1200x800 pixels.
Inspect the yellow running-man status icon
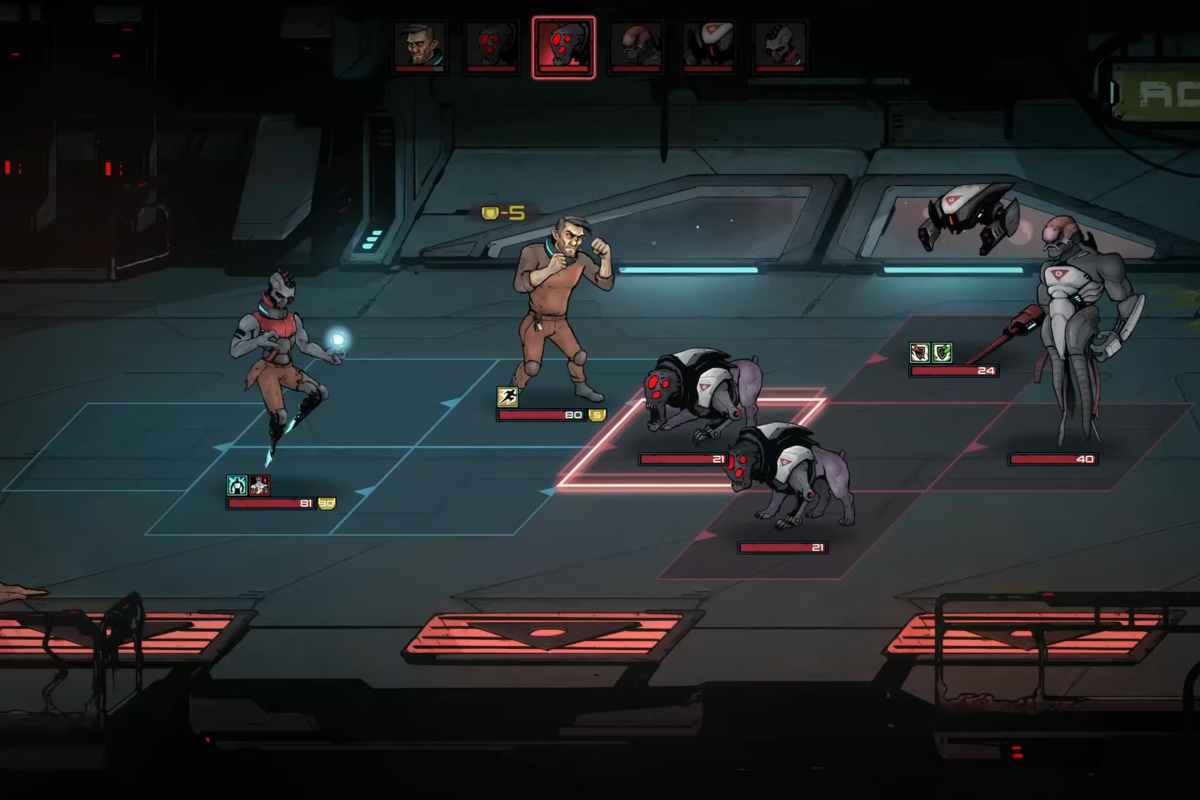[508, 397]
